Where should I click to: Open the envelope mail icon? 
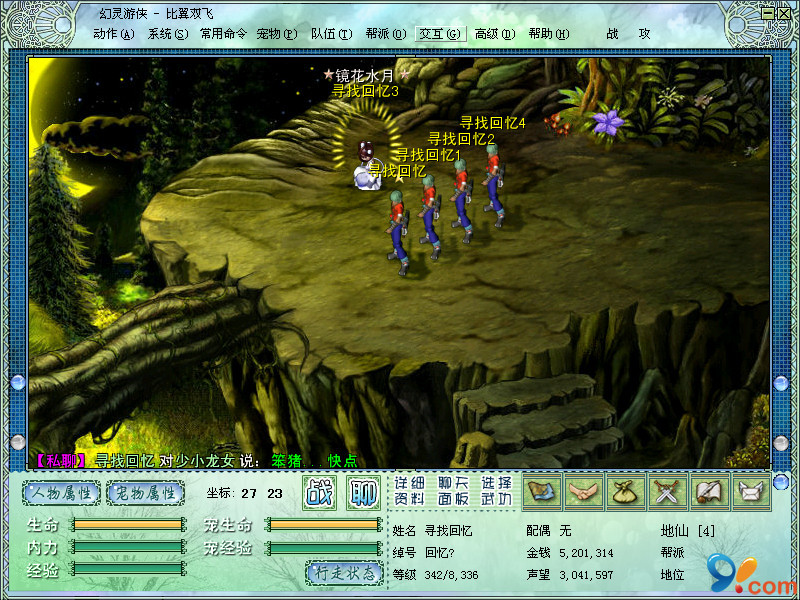pyautogui.click(x=751, y=491)
